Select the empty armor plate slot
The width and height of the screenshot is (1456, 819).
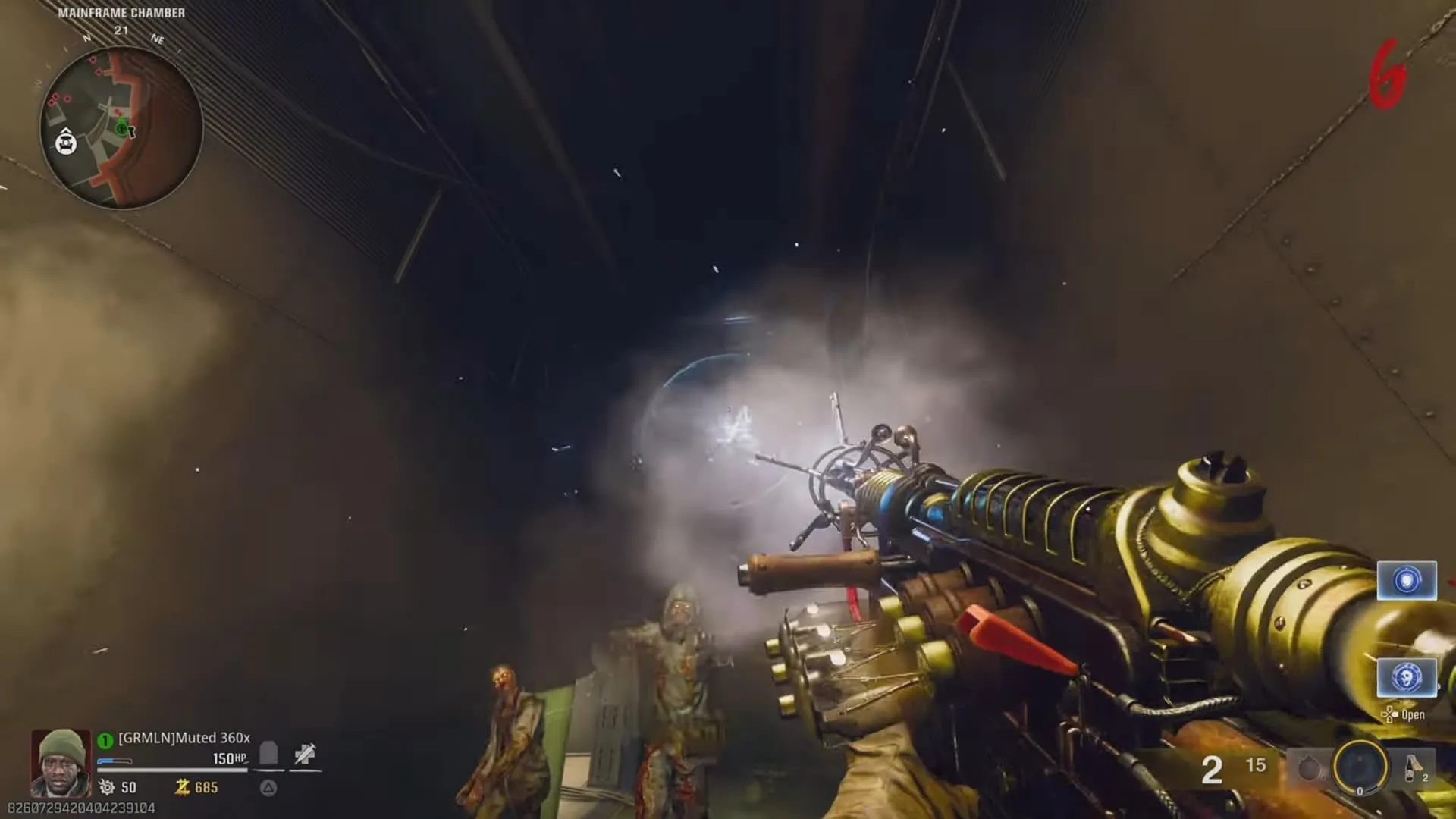[x=268, y=755]
